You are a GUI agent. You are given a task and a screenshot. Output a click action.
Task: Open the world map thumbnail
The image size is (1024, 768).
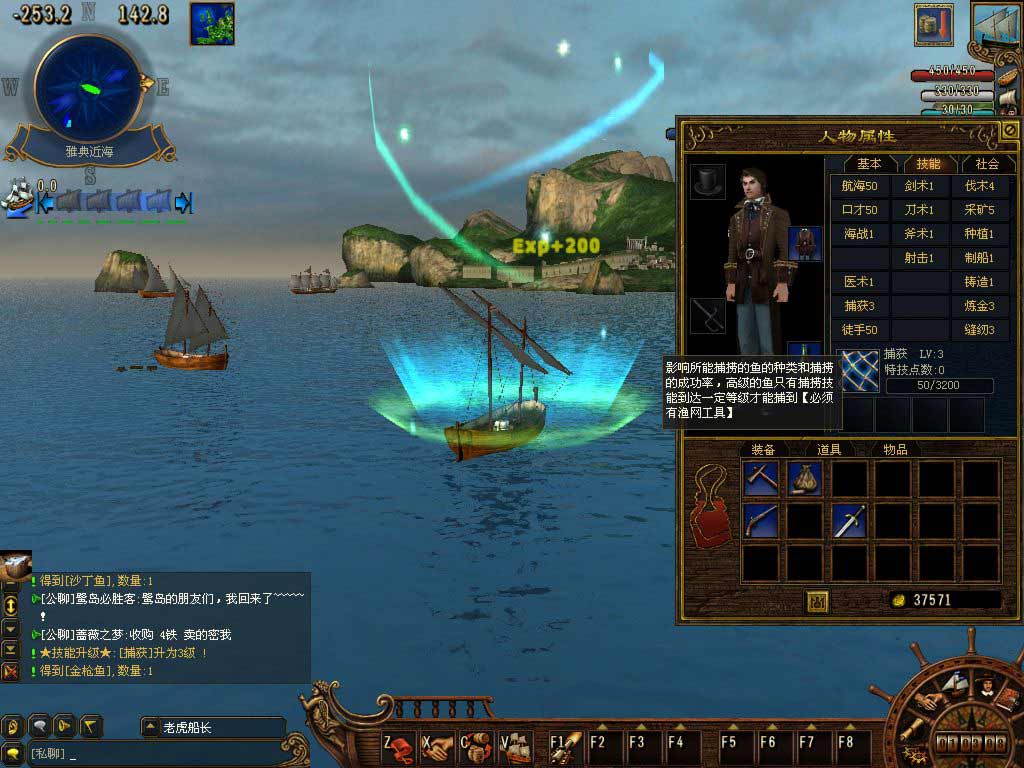tap(212, 24)
